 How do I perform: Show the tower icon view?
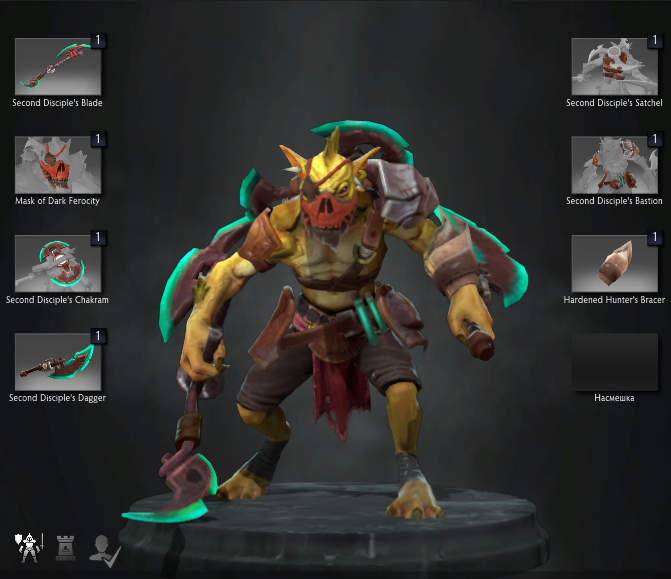66,547
